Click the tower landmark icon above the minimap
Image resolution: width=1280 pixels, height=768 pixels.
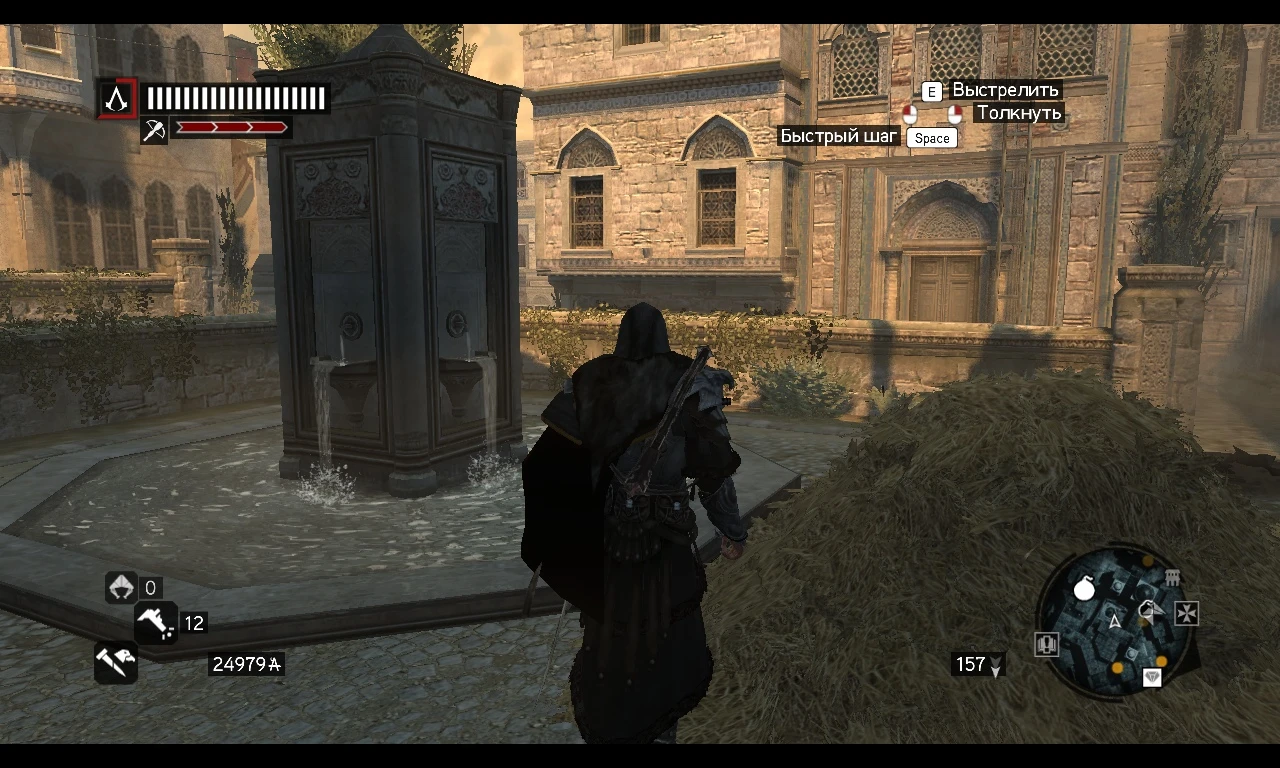(1172, 578)
